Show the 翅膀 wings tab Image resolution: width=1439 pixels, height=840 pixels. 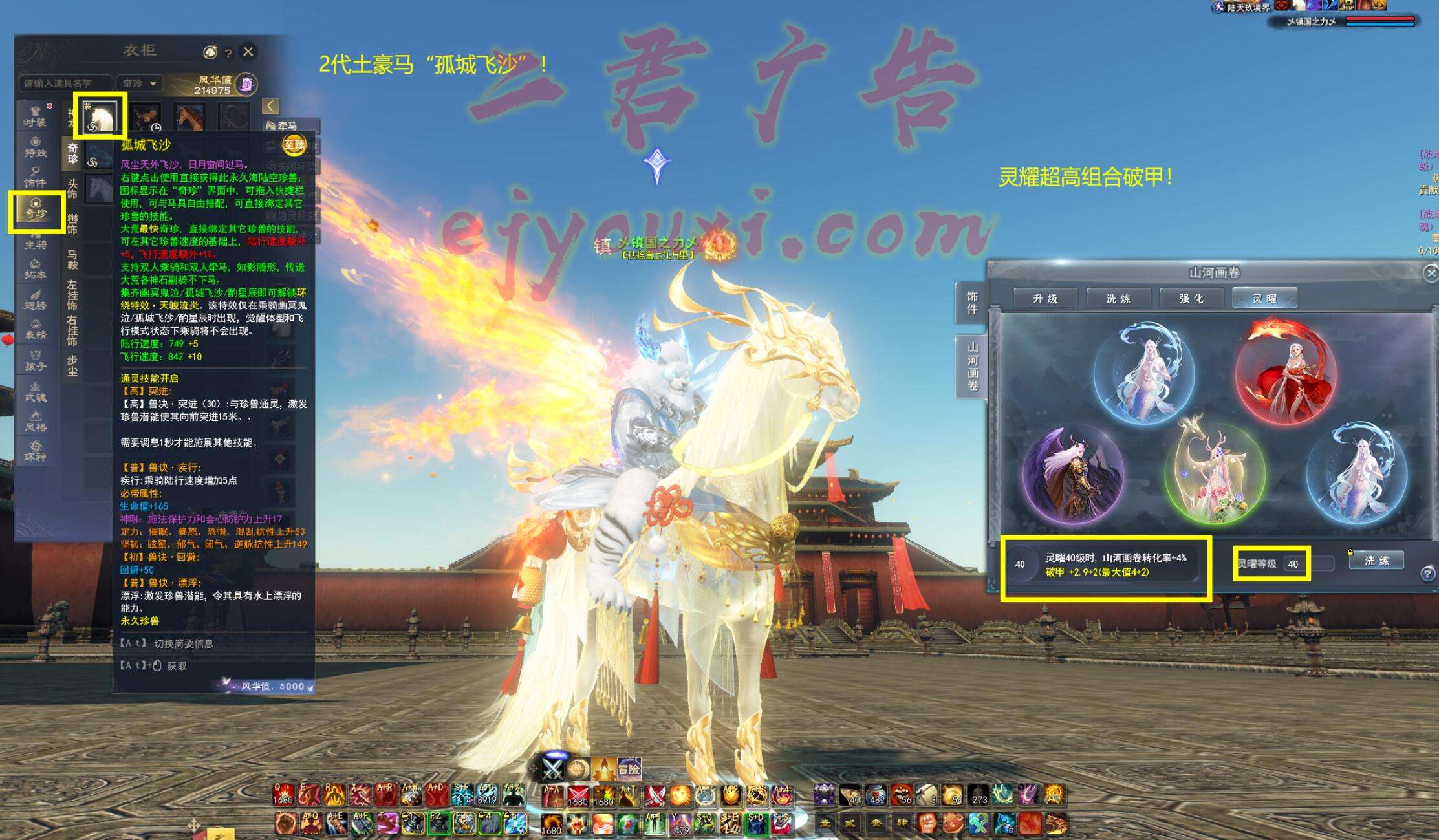36,300
